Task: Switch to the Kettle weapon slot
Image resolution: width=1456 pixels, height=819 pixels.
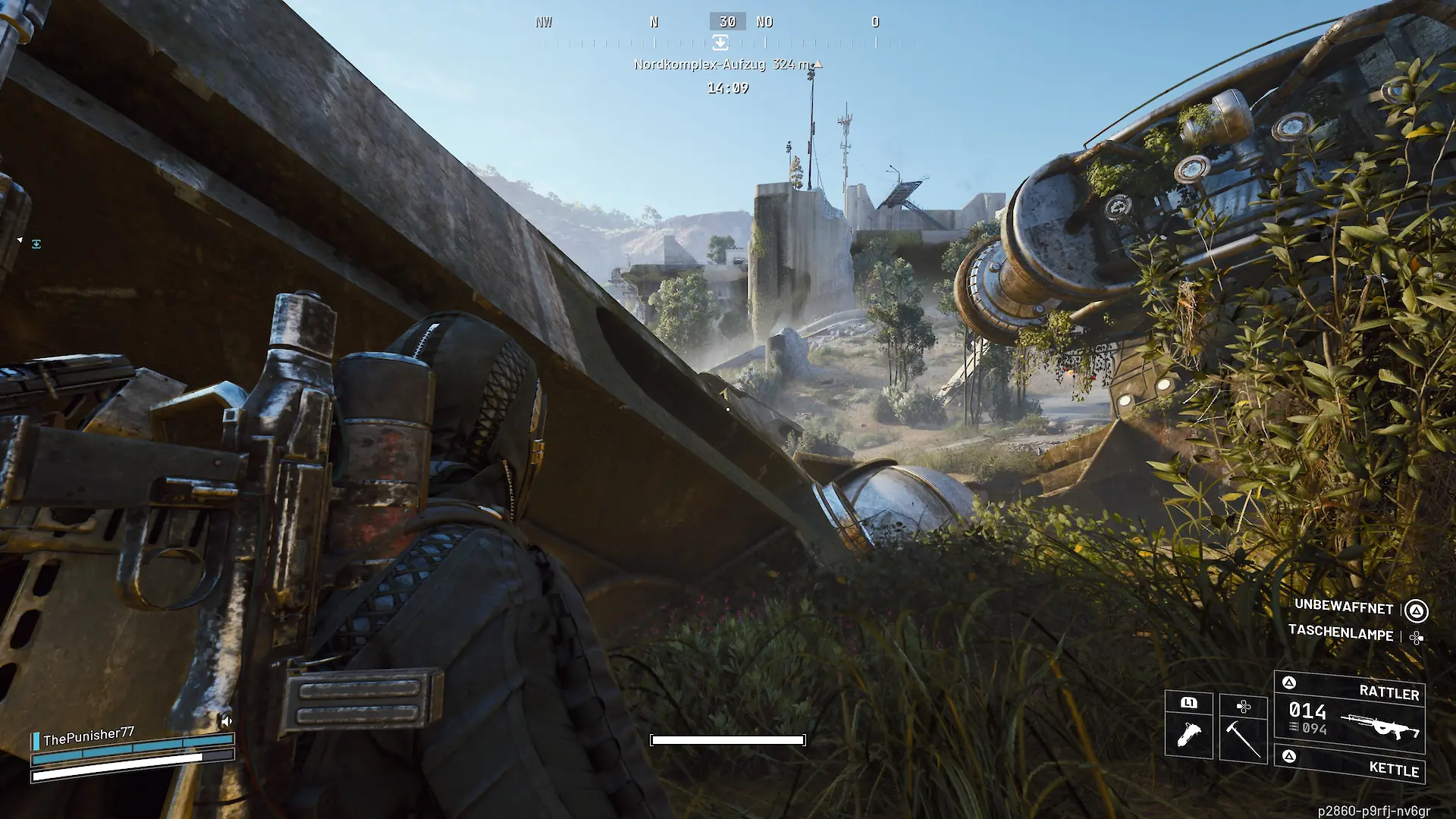Action: [1351, 764]
